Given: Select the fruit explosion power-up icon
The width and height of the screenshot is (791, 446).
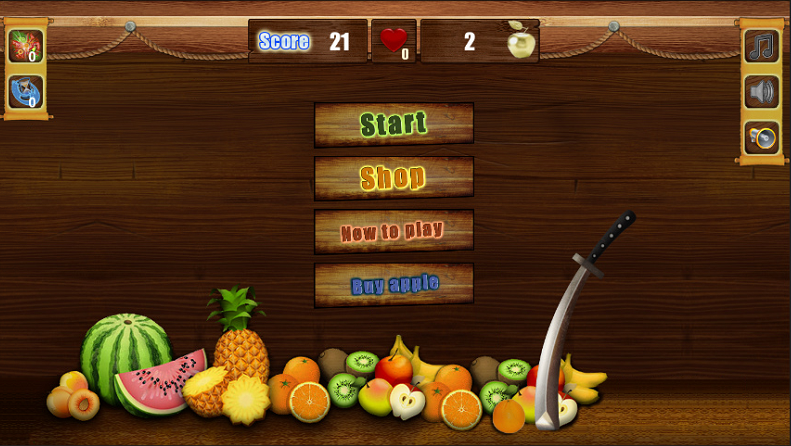Looking at the screenshot, I should [25, 46].
